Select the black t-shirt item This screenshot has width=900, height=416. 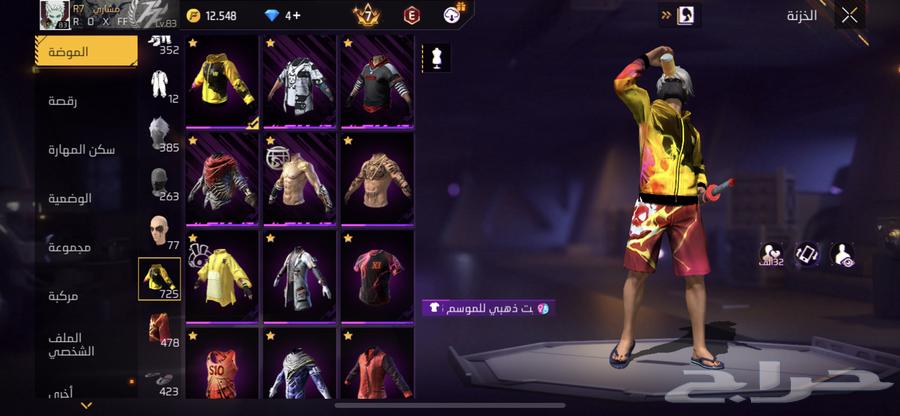(377, 274)
